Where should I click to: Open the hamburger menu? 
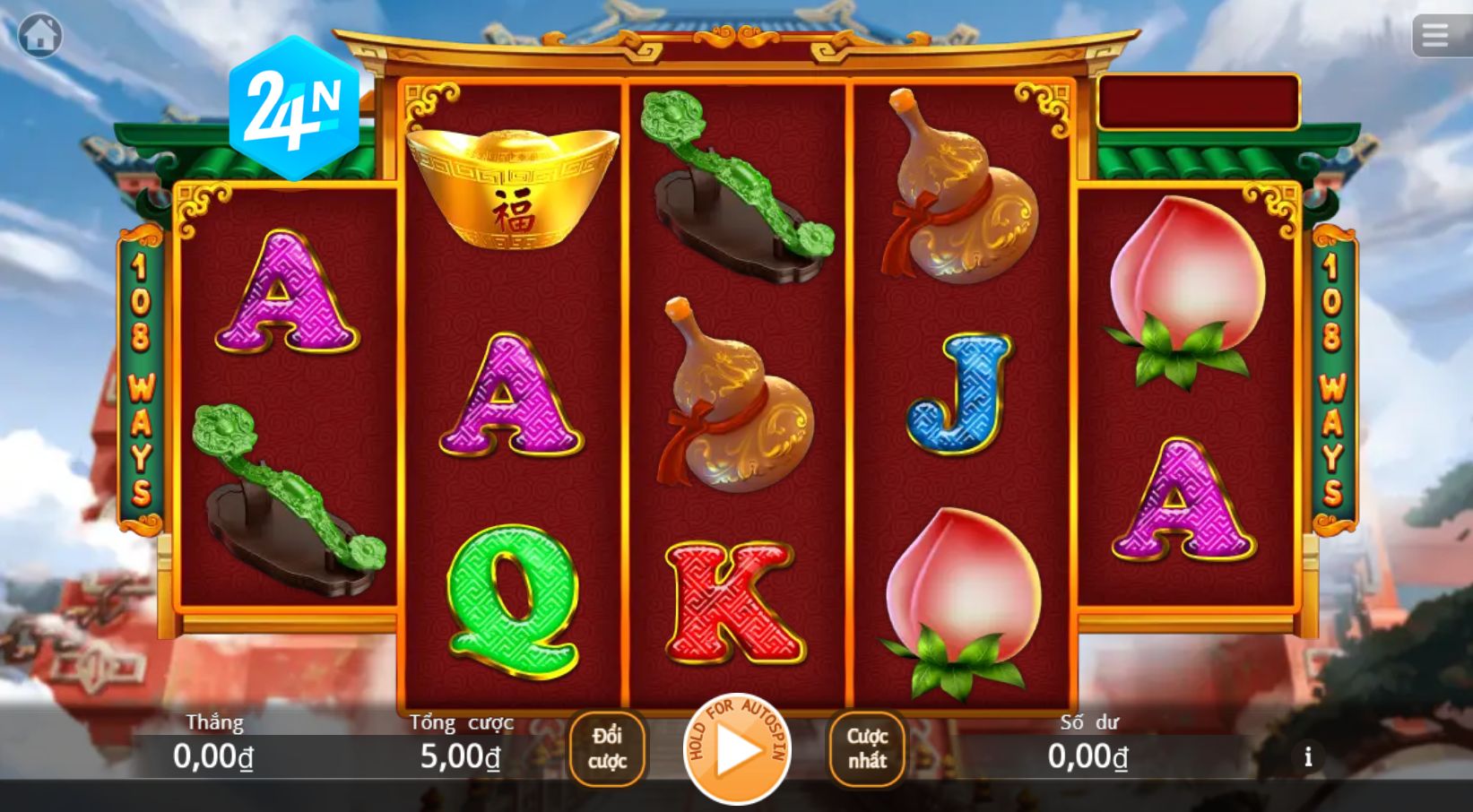point(1435,35)
